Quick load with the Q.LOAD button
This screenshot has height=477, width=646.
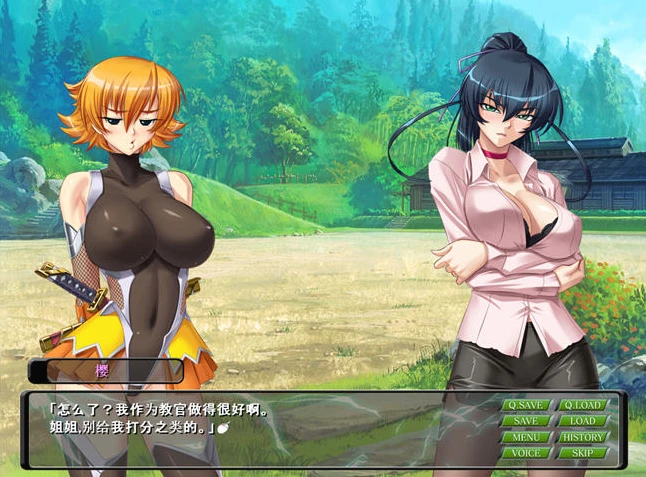tap(582, 405)
